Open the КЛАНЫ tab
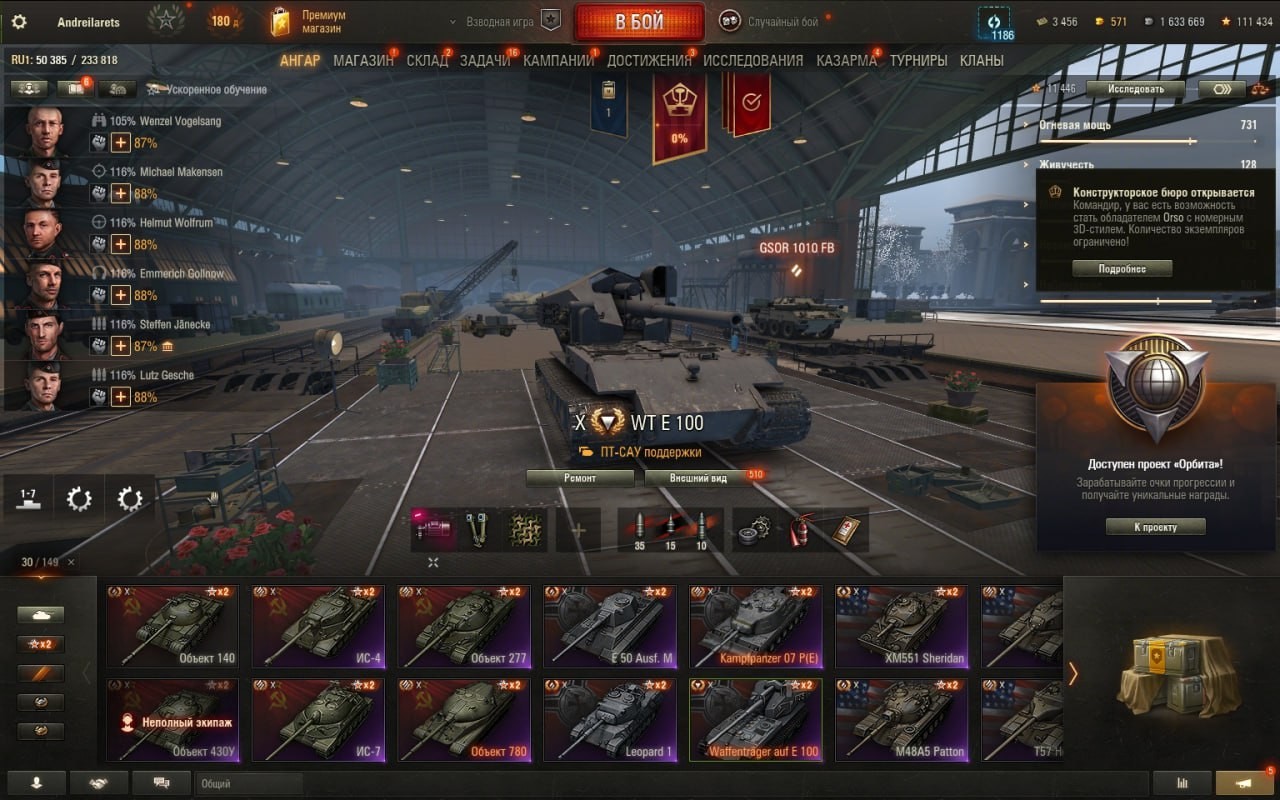The image size is (1280, 800). [981, 60]
